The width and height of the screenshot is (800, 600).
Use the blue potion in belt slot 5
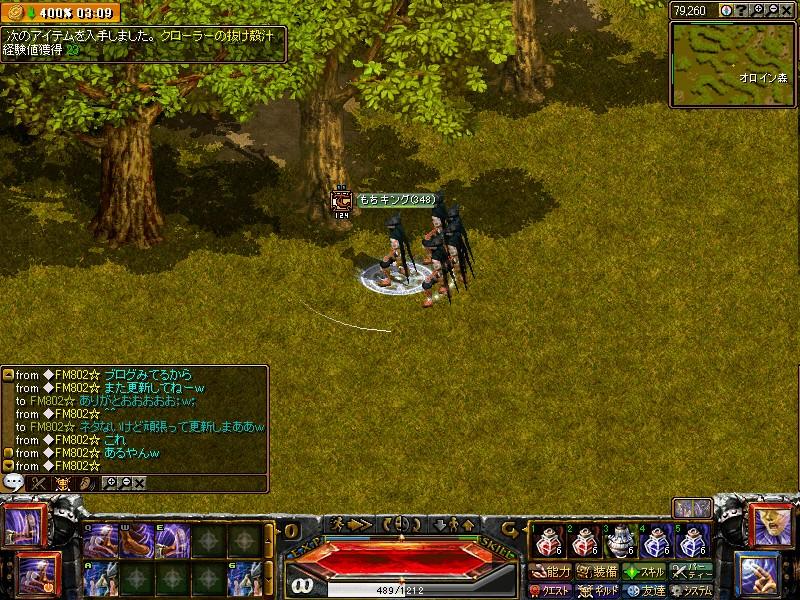click(694, 541)
